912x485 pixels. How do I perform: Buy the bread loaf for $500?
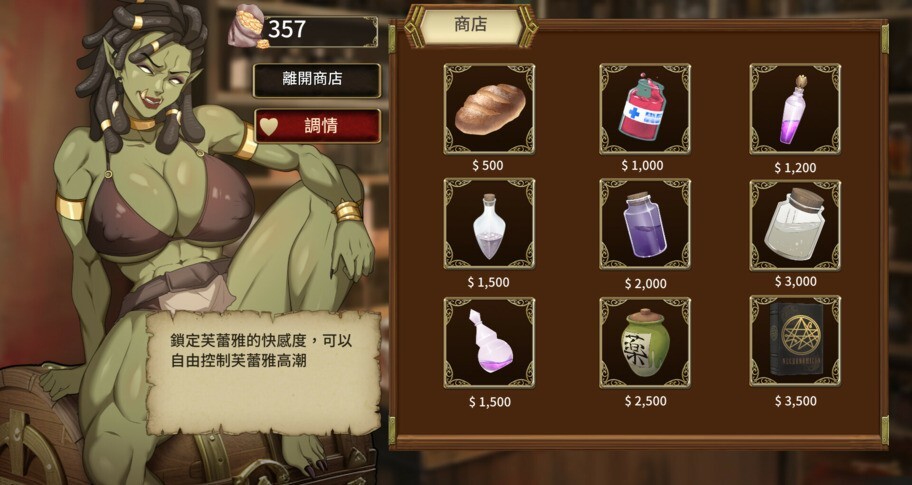point(489,109)
